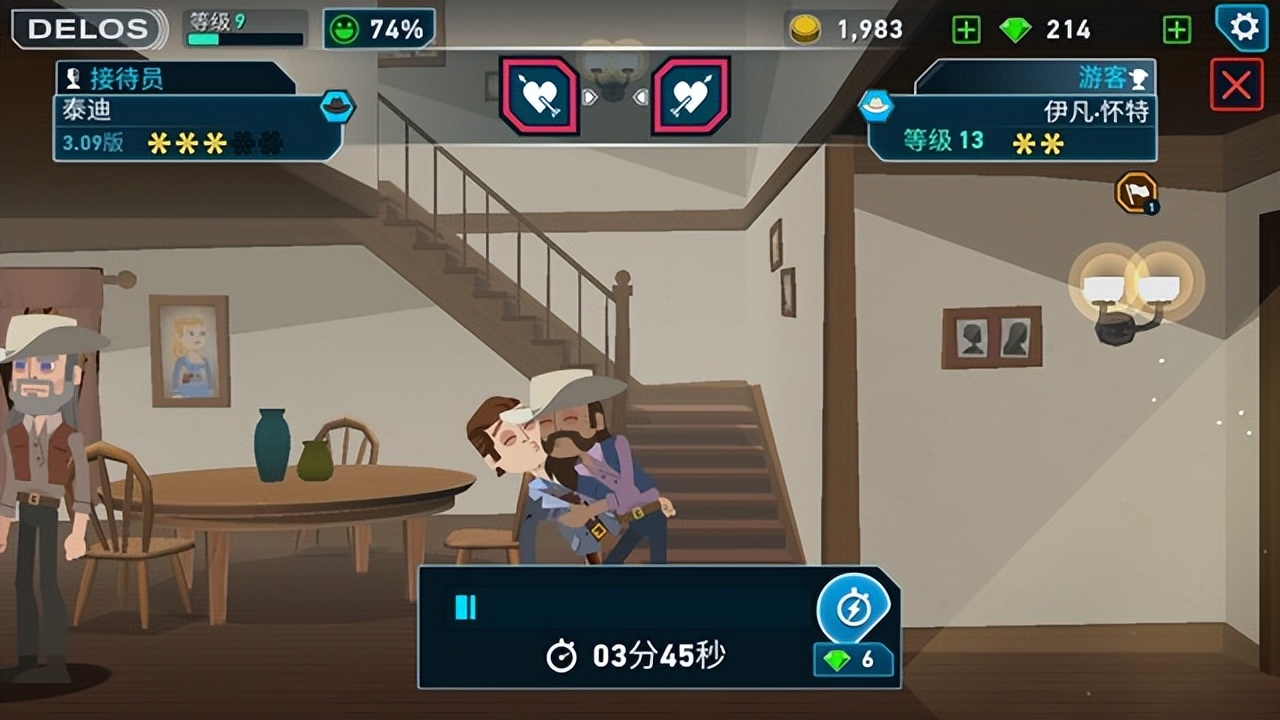This screenshot has width=1280, height=720.
Task: Click the right heart-with-arrow icon
Action: [x=691, y=96]
